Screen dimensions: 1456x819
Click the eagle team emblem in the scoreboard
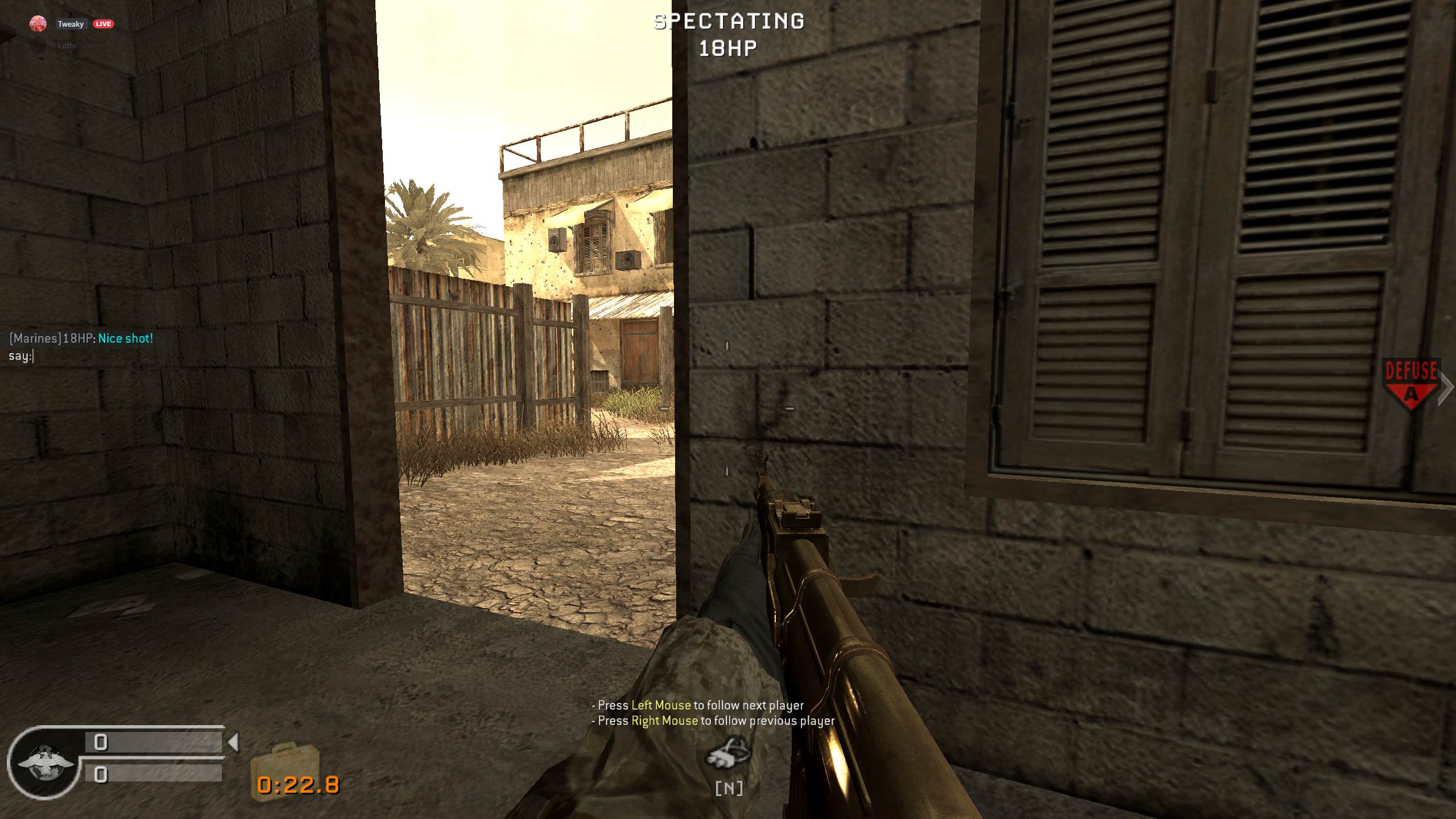point(45,762)
